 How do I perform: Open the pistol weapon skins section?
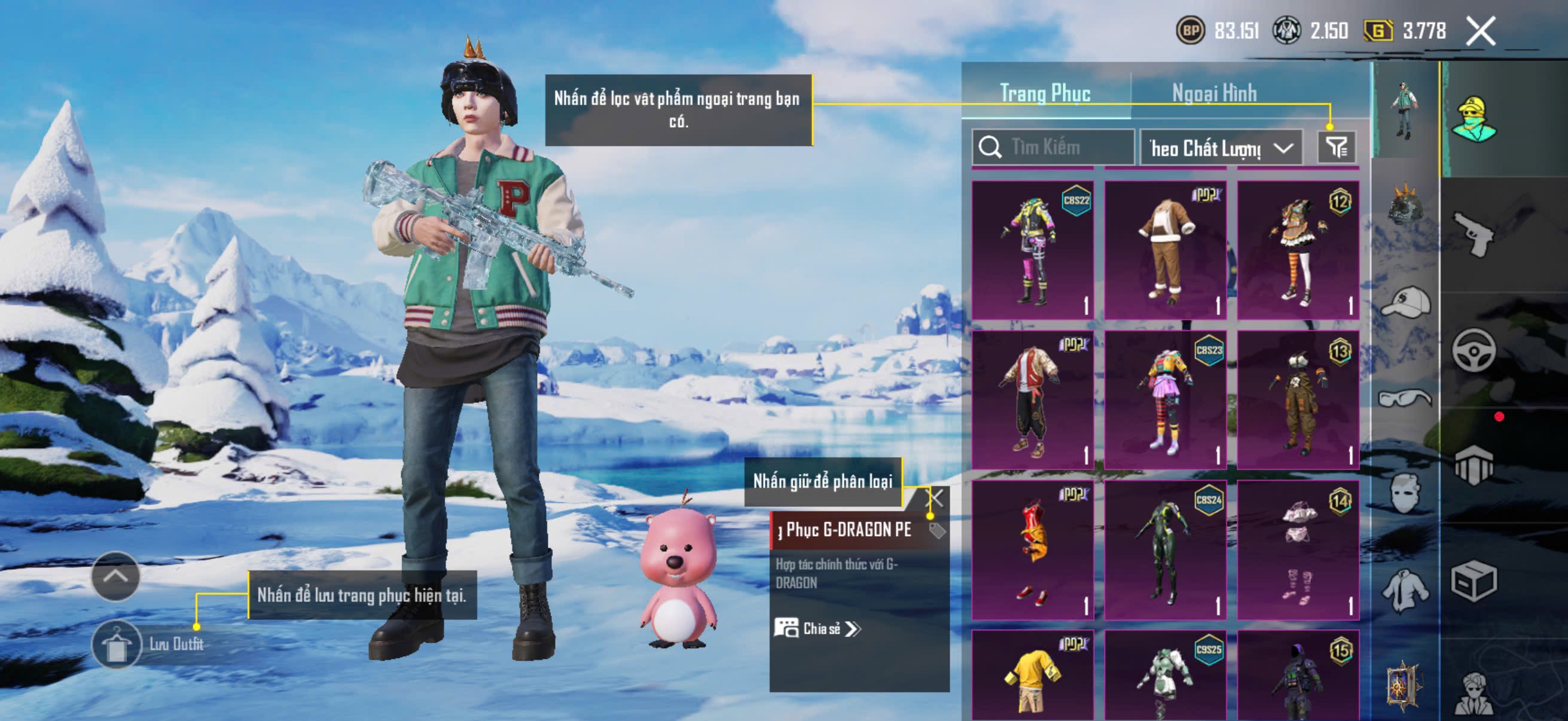coord(1474,234)
